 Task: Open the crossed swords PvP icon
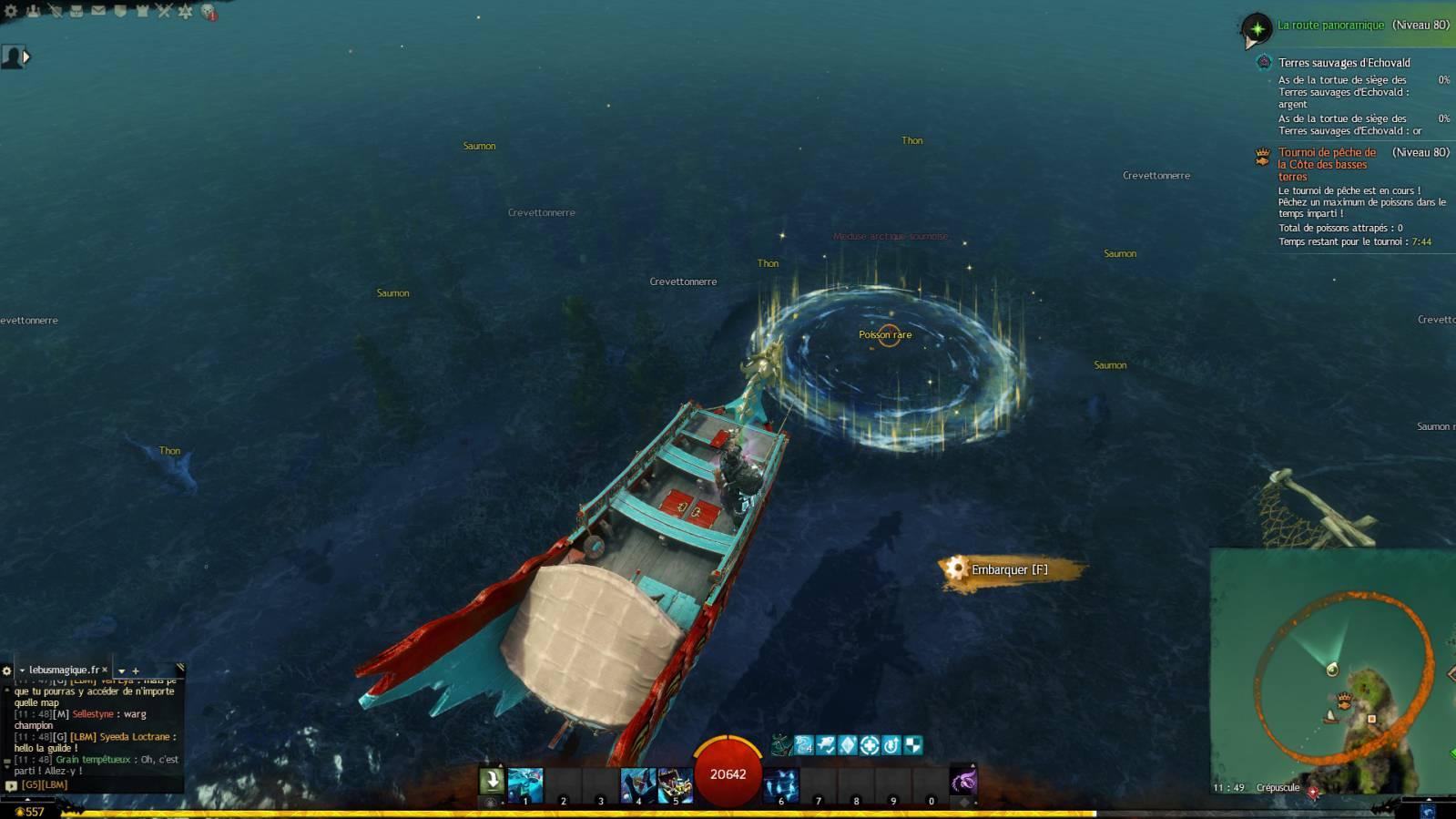(164, 11)
